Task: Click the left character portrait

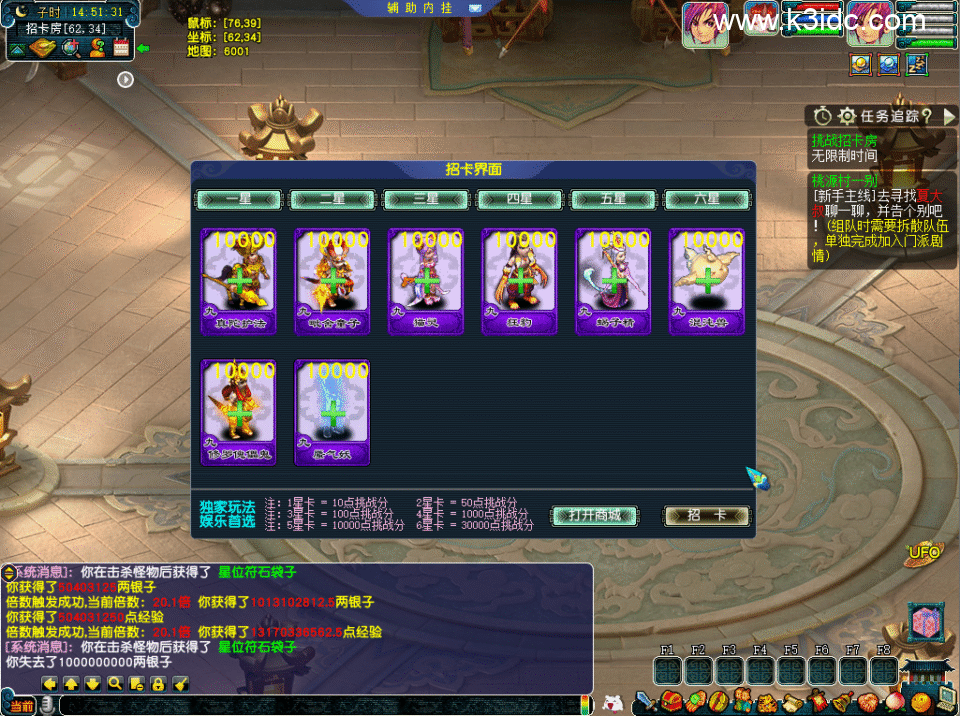Action: [x=704, y=24]
